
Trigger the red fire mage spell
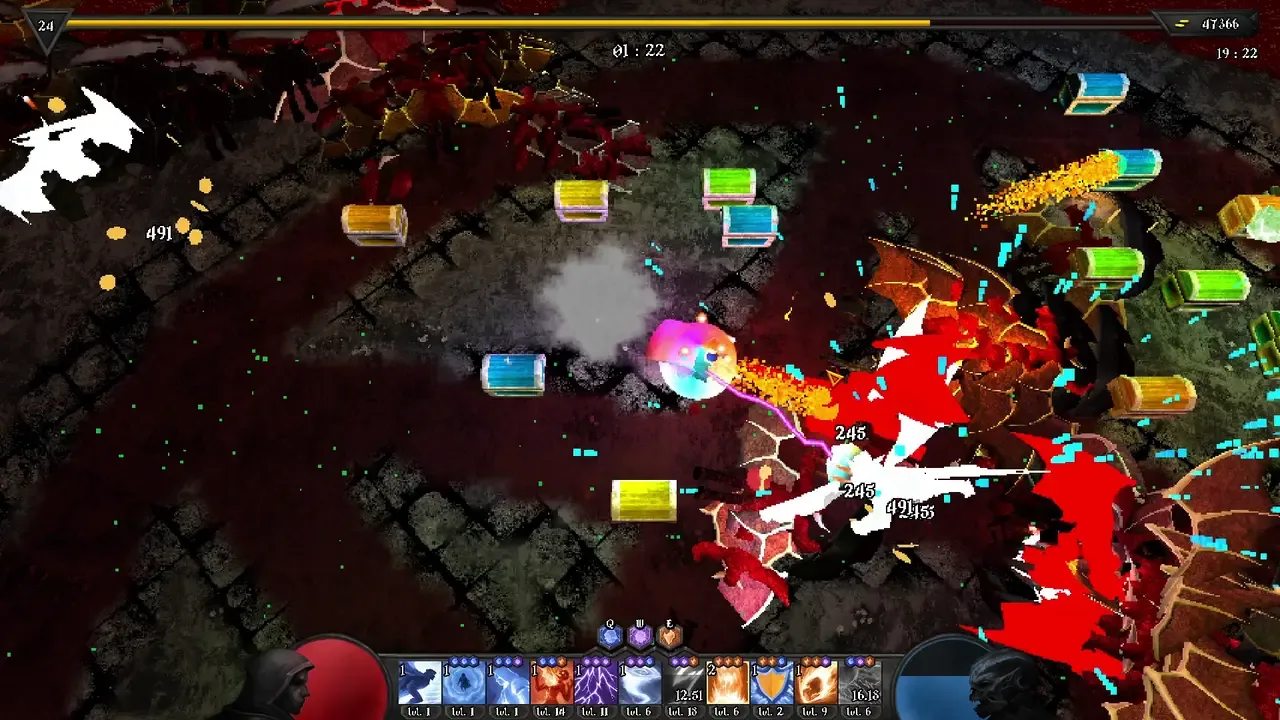click(552, 684)
